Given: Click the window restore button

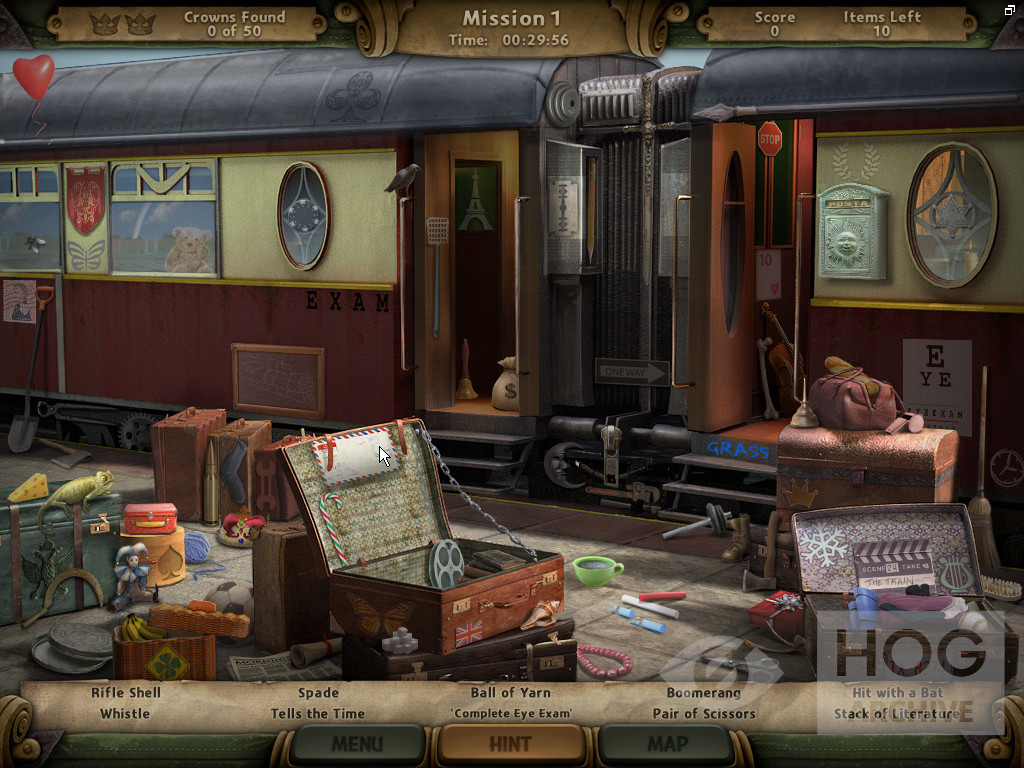Looking at the screenshot, I should [1010, 10].
